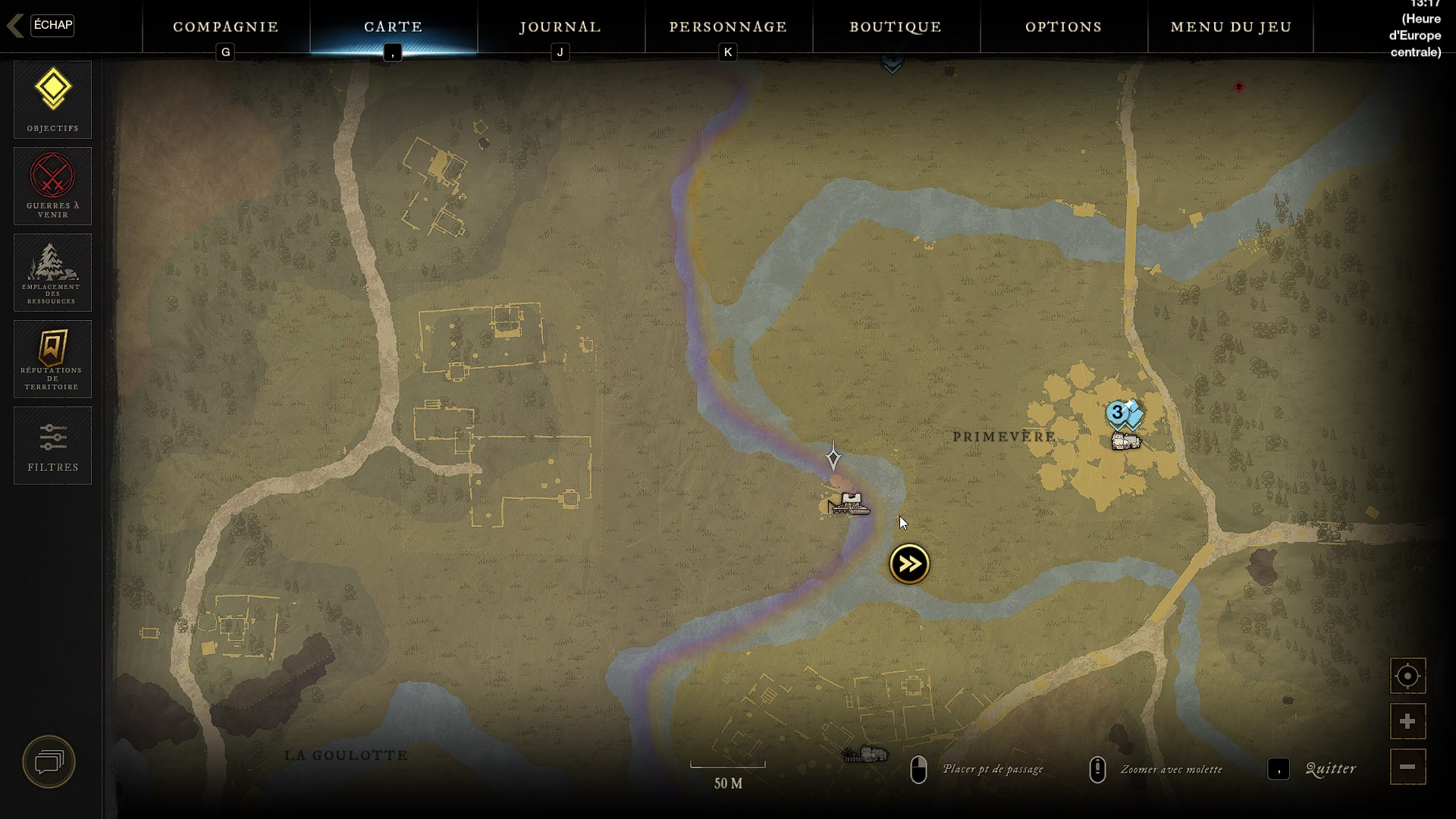Show Emplacement des ressources

(x=52, y=272)
